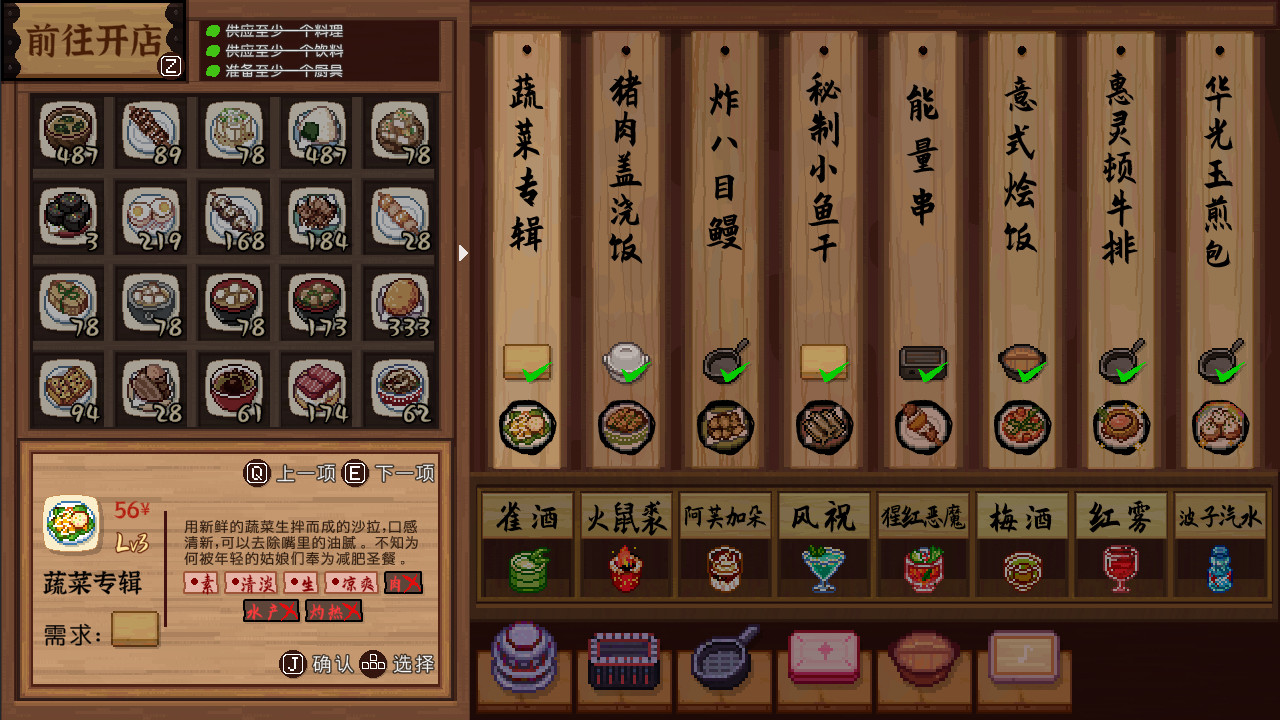Select the 意式烩饭 risotto bowl icon
The width and height of the screenshot is (1280, 720).
click(1021, 426)
